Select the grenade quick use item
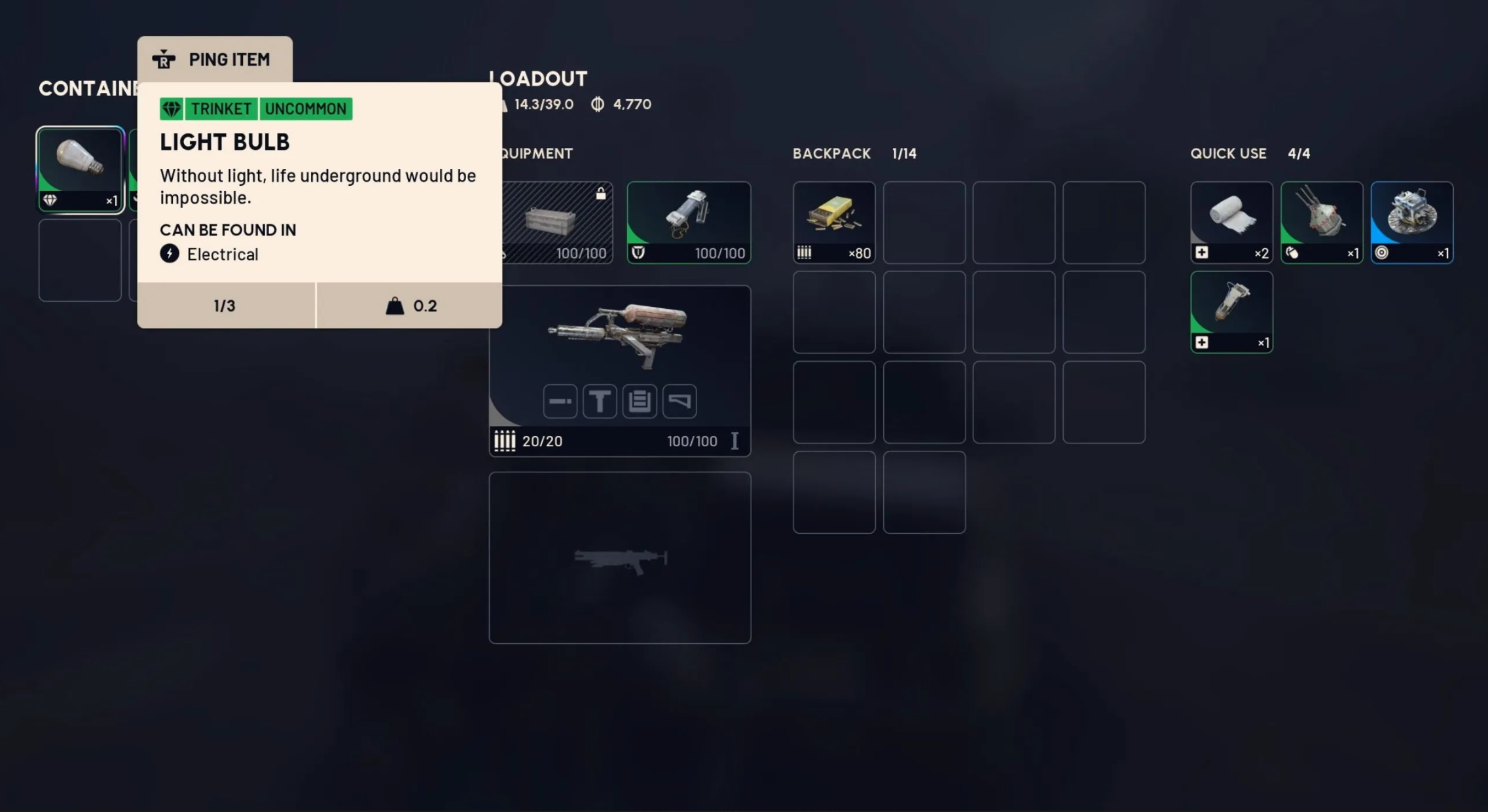Viewport: 1488px width, 812px height. [1321, 222]
